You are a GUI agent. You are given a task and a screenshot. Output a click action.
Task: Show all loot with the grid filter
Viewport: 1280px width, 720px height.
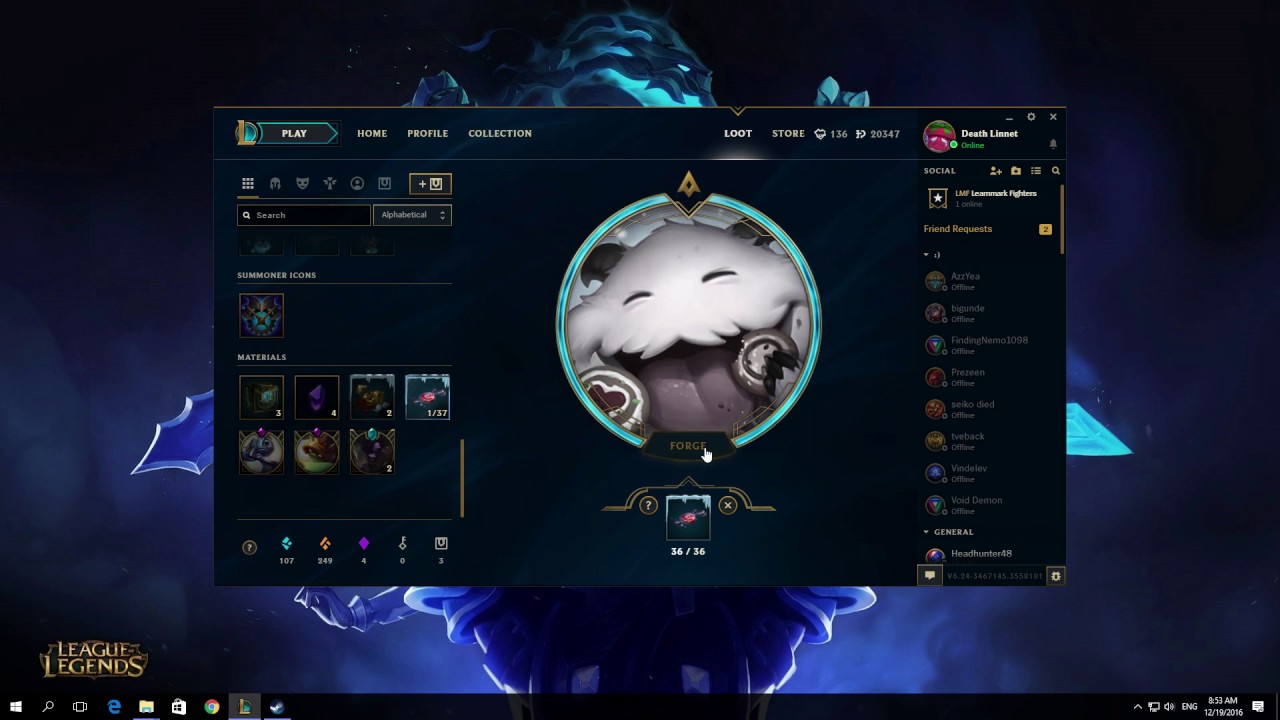pos(248,183)
